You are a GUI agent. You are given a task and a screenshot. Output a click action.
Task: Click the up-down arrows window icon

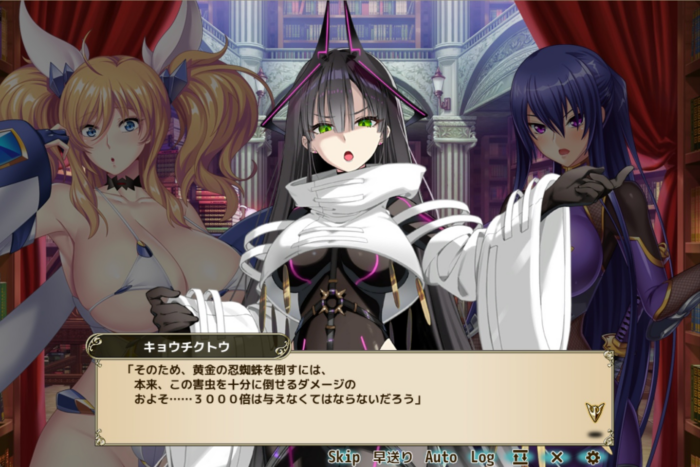coord(520,457)
